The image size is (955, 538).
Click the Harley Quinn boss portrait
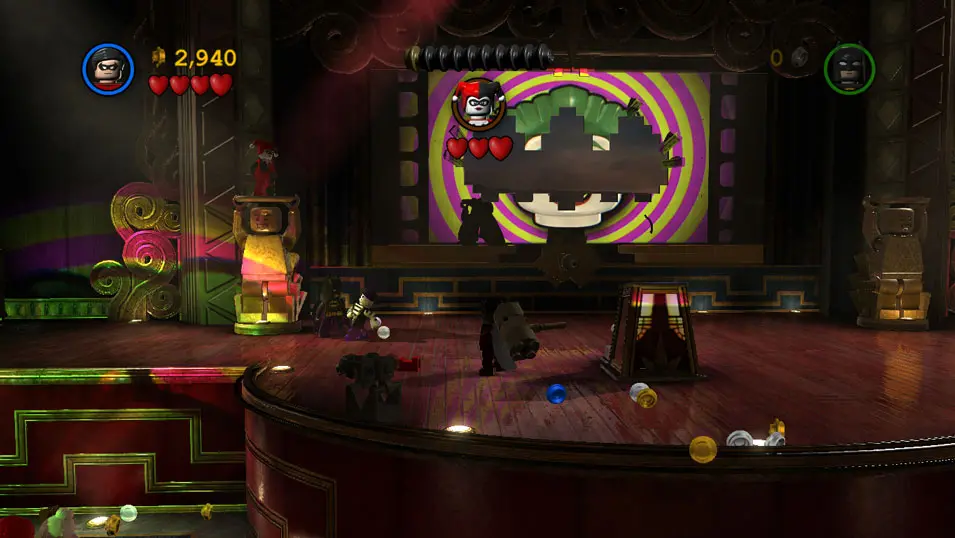tap(478, 105)
